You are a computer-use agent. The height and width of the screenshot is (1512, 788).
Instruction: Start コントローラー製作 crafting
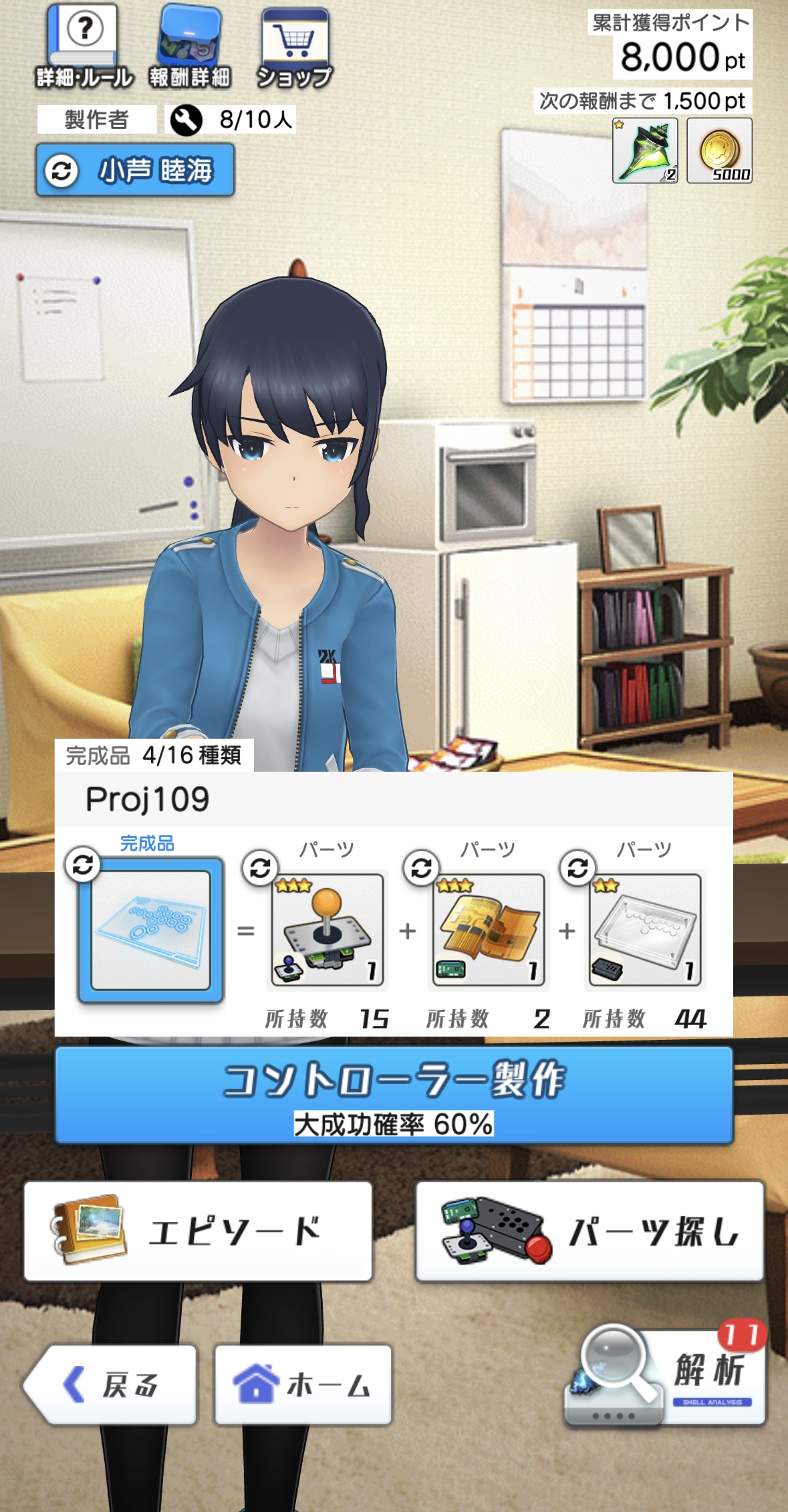(394, 1095)
